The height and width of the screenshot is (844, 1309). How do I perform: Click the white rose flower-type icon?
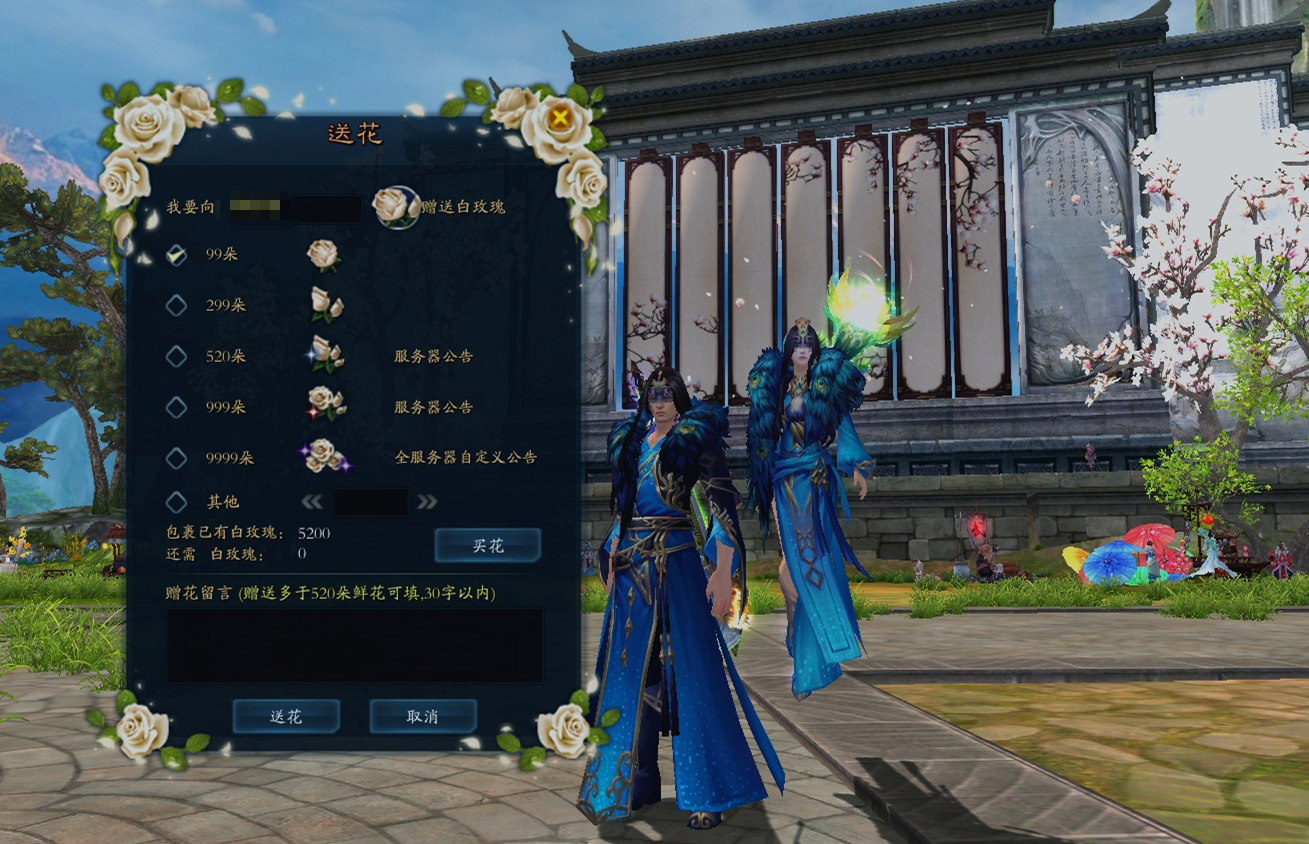pos(394,206)
